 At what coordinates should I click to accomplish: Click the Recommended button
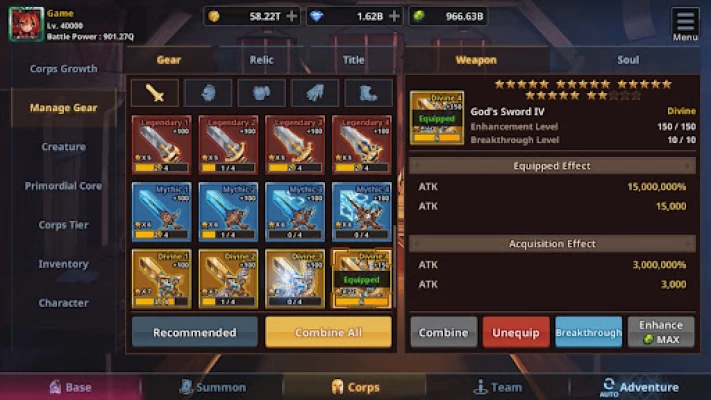coord(194,332)
